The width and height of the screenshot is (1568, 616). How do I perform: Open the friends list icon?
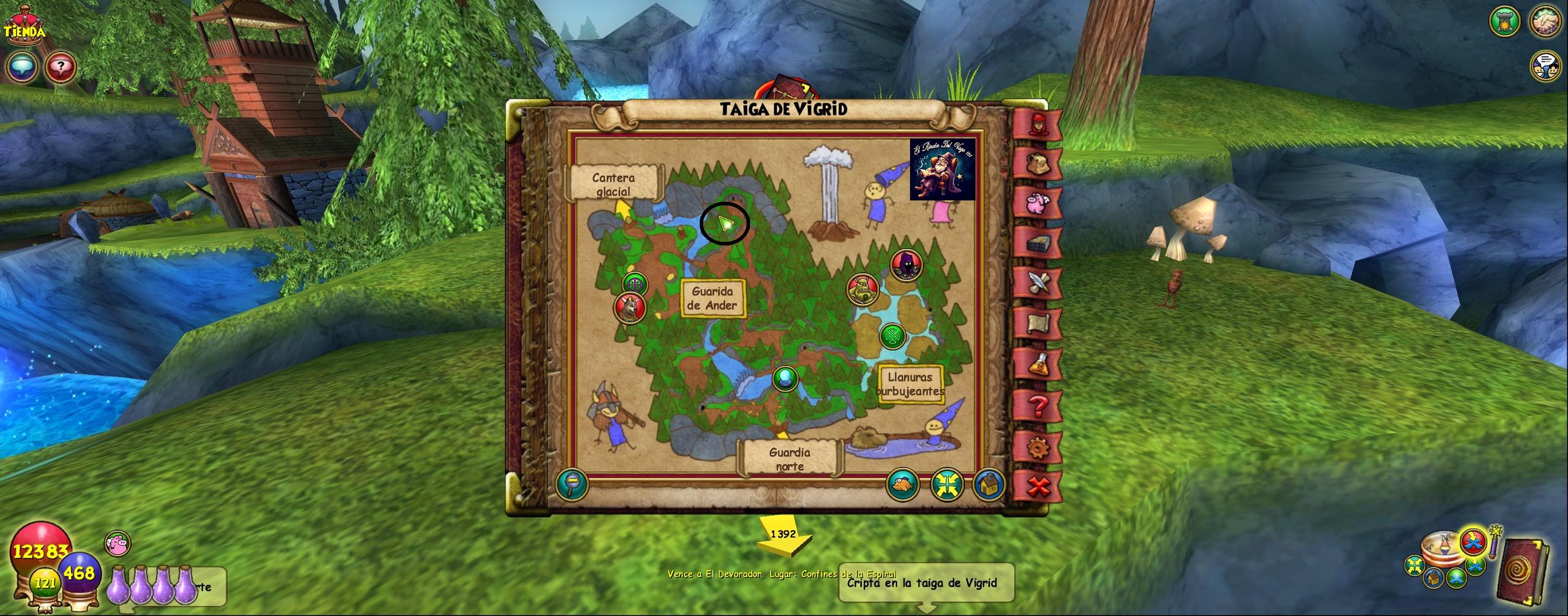tap(1546, 66)
